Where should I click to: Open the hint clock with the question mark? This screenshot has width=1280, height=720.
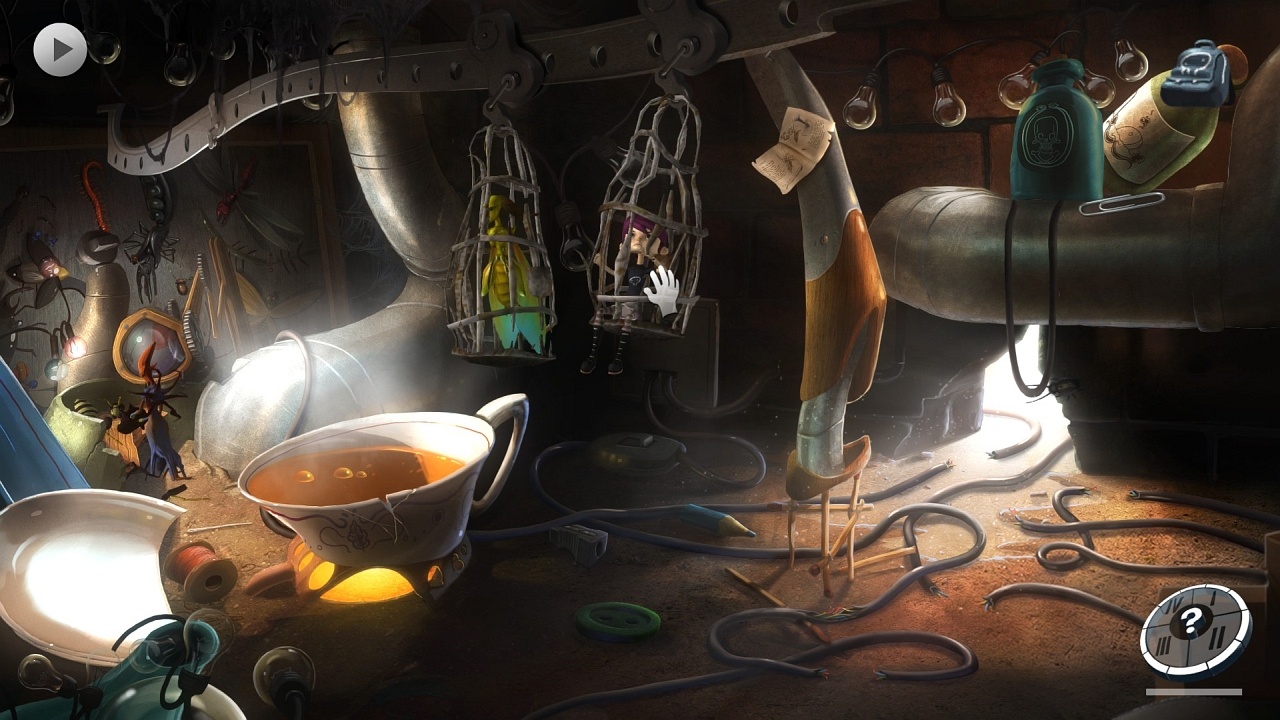pyautogui.click(x=1190, y=627)
